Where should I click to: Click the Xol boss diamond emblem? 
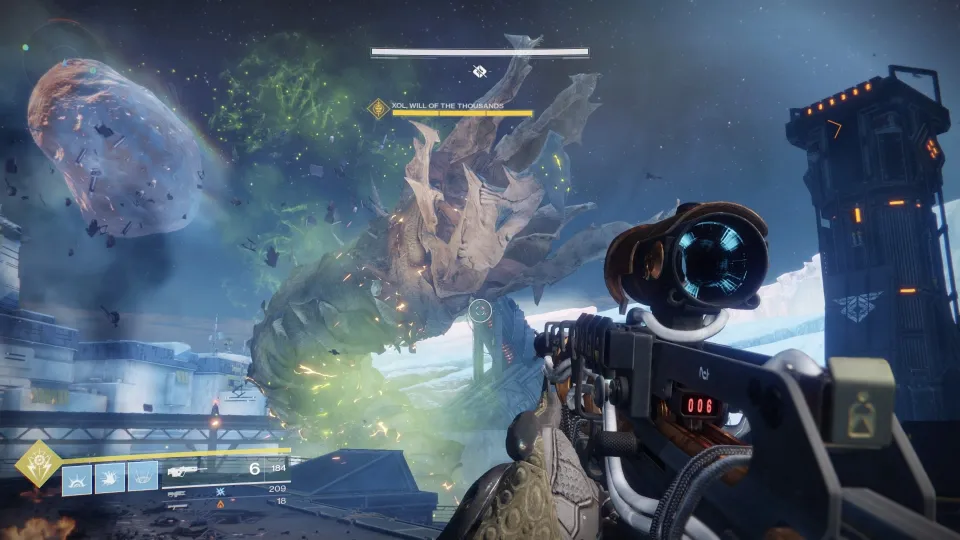(378, 108)
